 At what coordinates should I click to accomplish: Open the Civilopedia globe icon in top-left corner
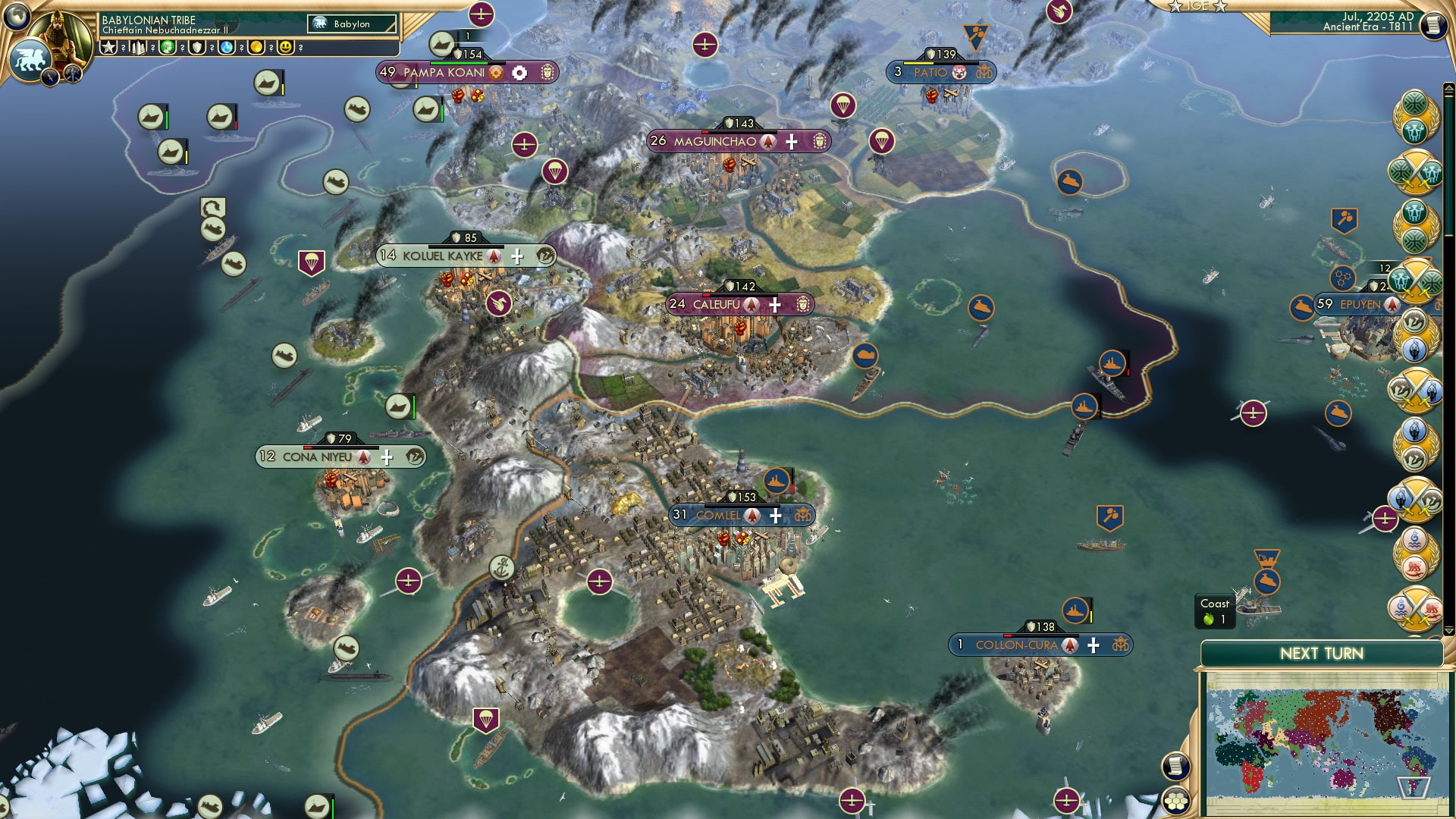pyautogui.click(x=16, y=17)
